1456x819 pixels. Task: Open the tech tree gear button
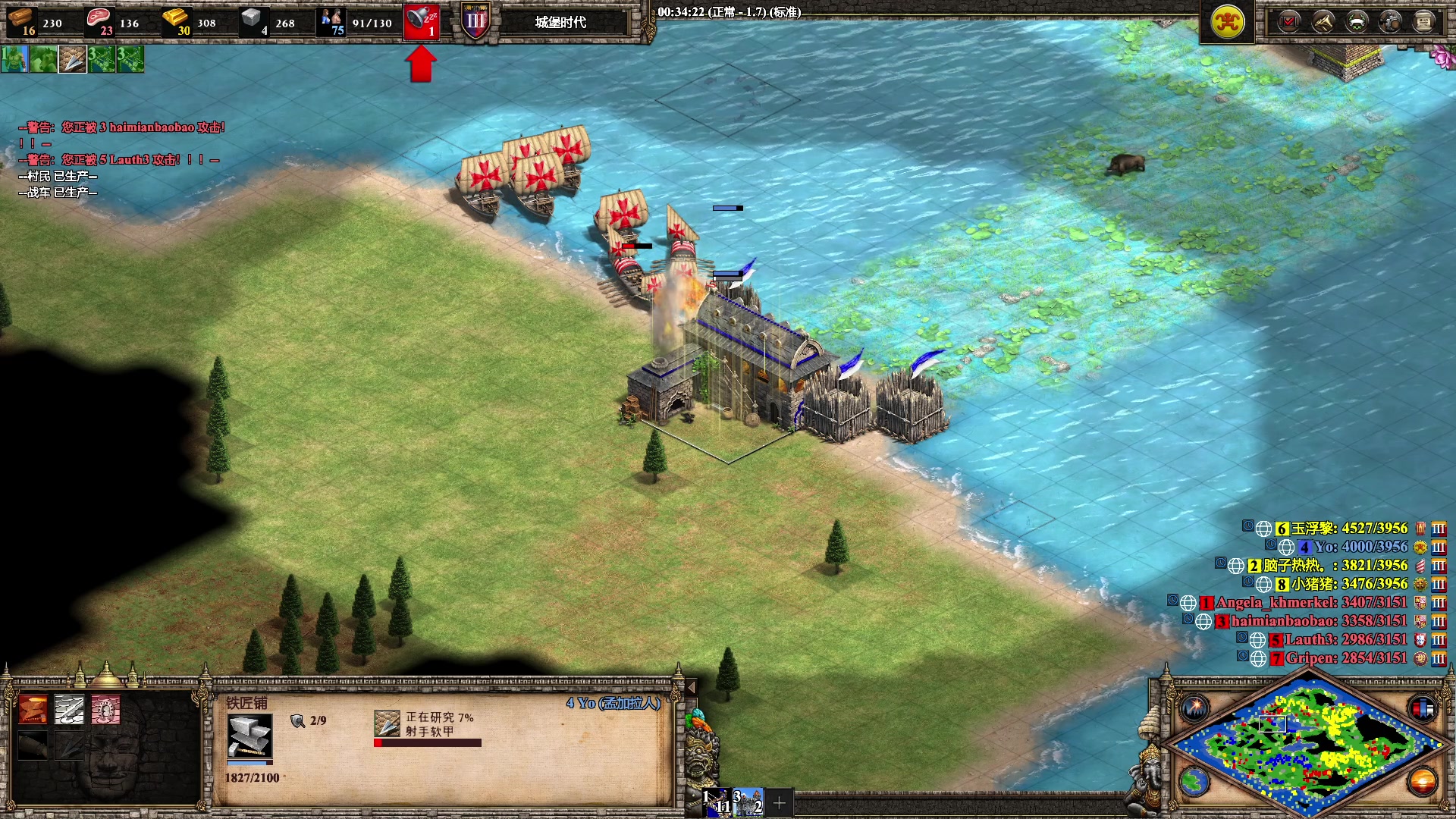pyautogui.click(x=1390, y=21)
